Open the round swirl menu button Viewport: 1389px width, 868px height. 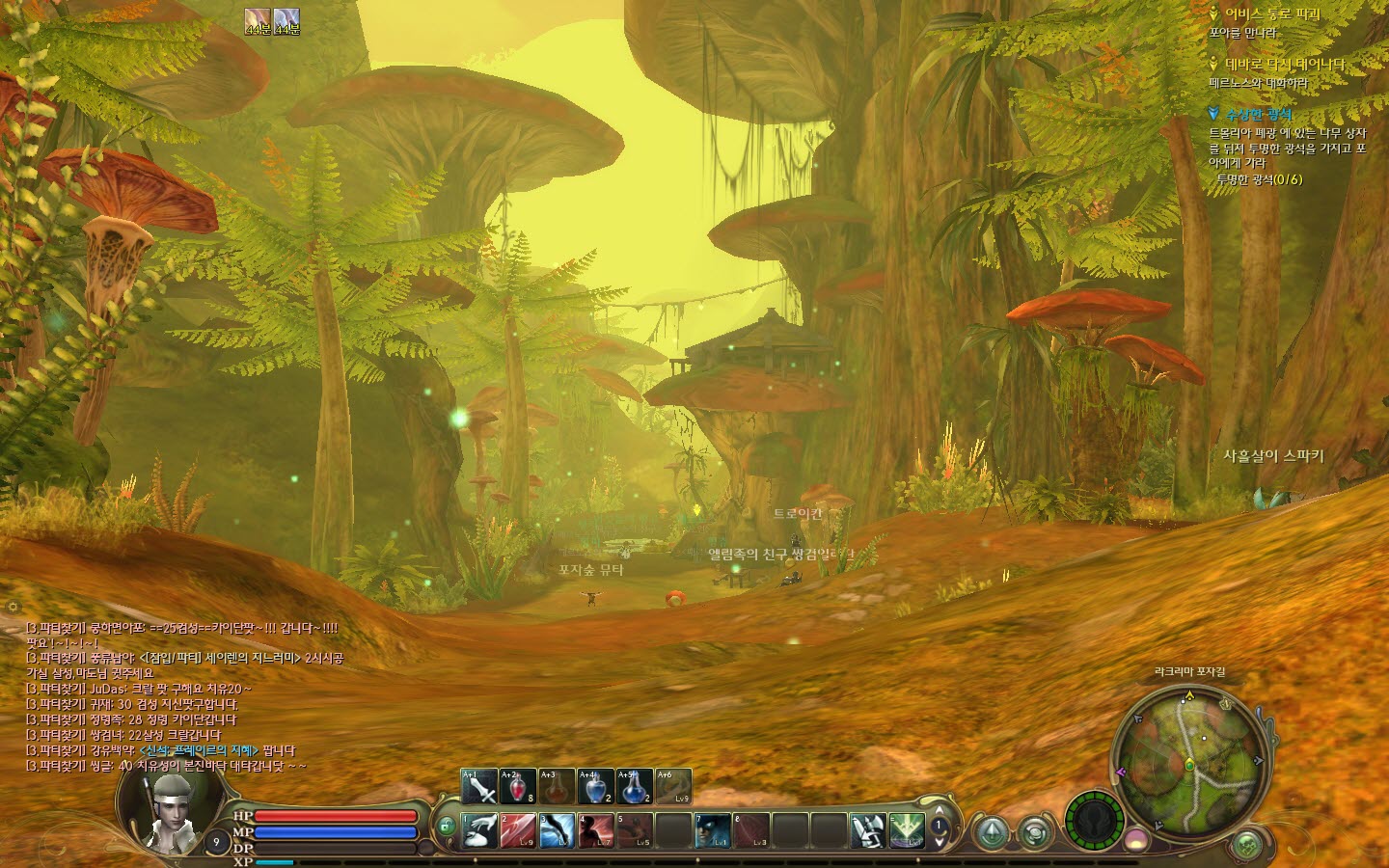pos(1035,833)
